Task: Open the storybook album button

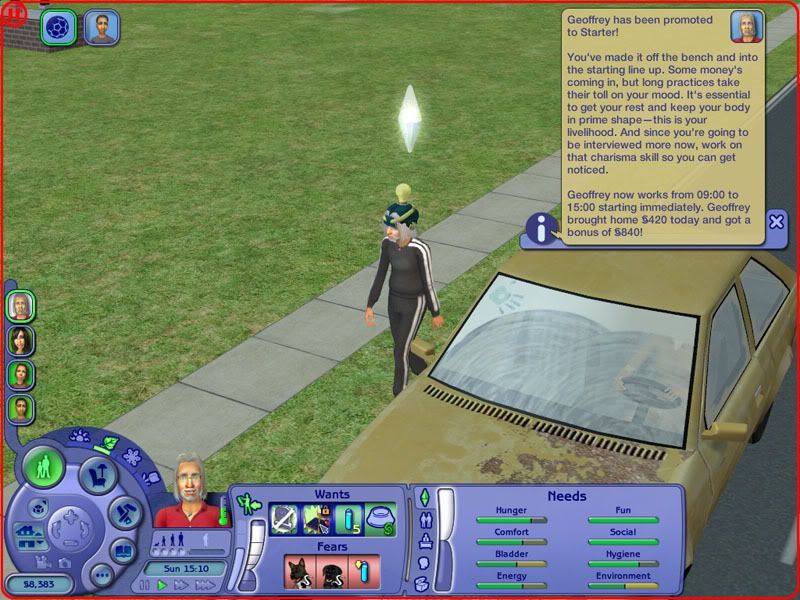Action: [x=121, y=551]
